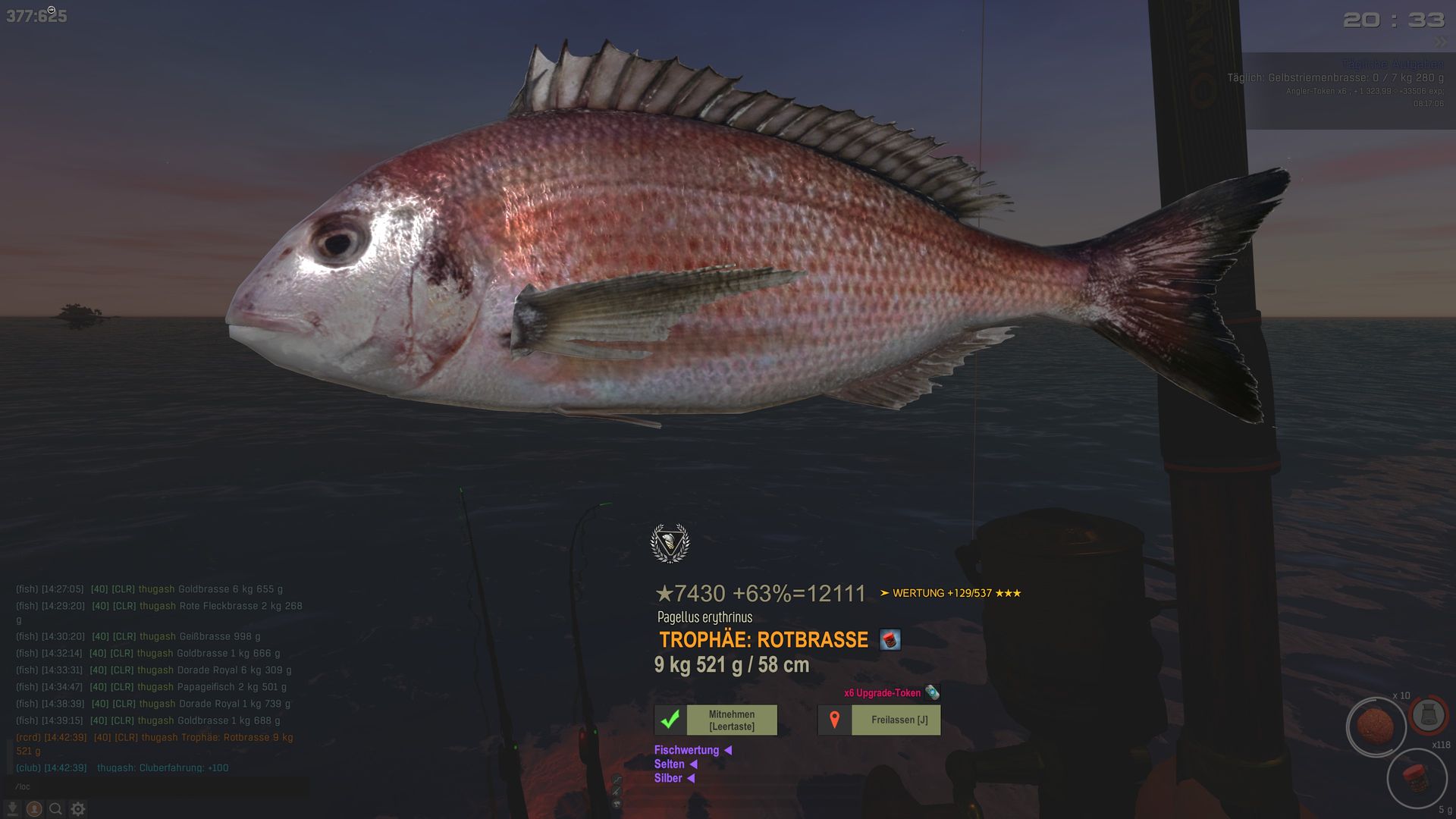Release the fish with the Freilassen button

pyautogui.click(x=880, y=720)
